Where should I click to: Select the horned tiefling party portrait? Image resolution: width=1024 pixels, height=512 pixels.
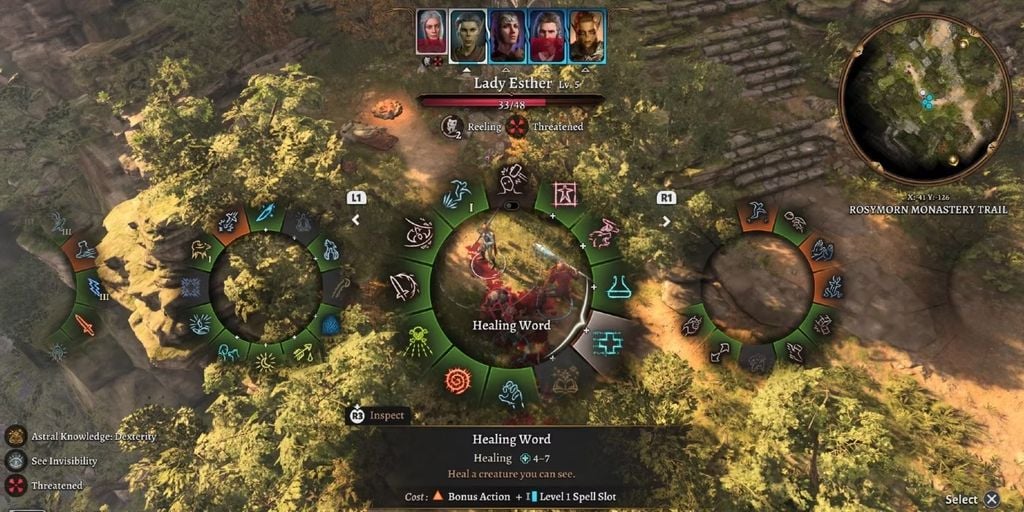point(587,36)
